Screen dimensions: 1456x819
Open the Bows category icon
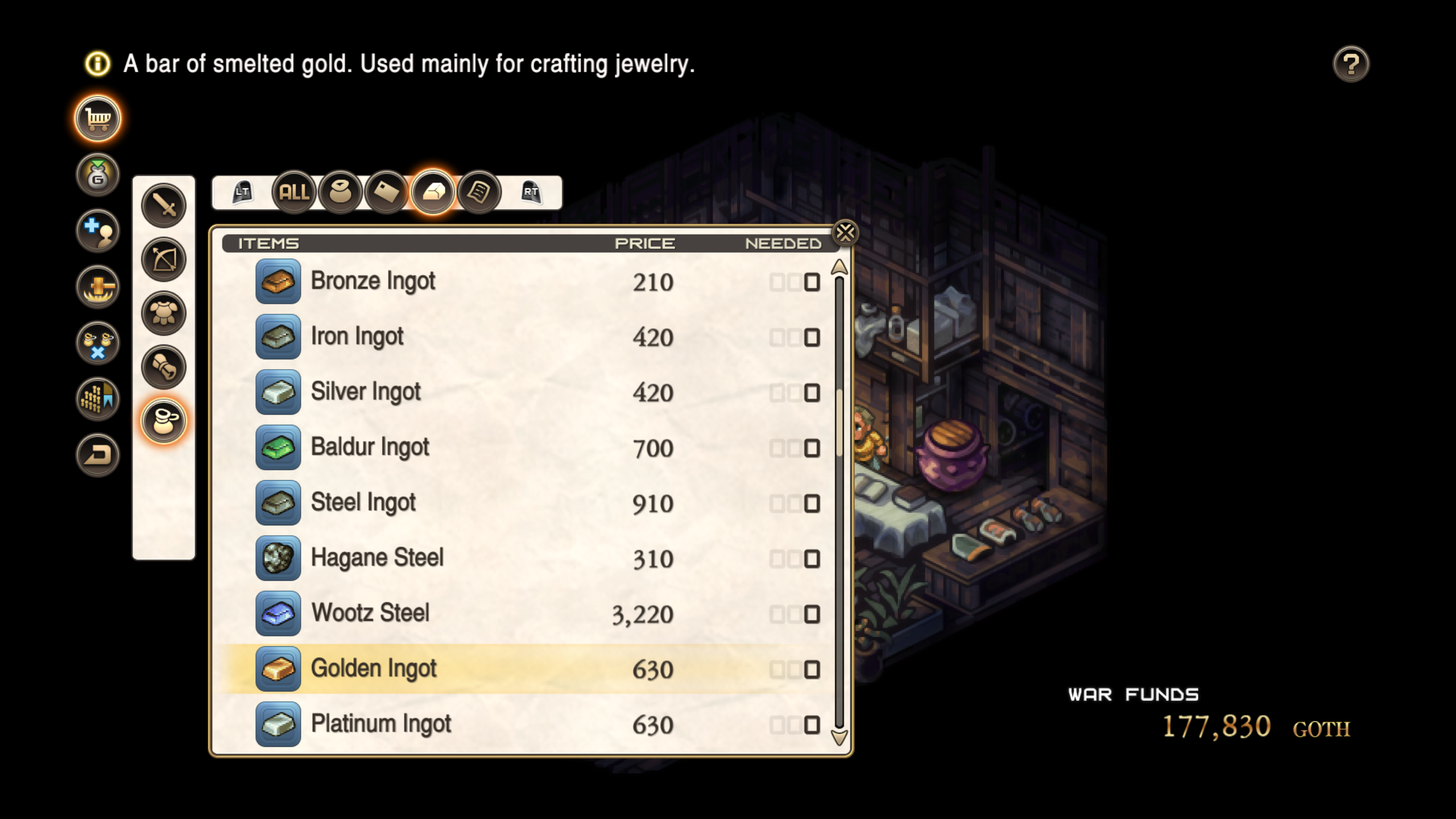pos(163,259)
